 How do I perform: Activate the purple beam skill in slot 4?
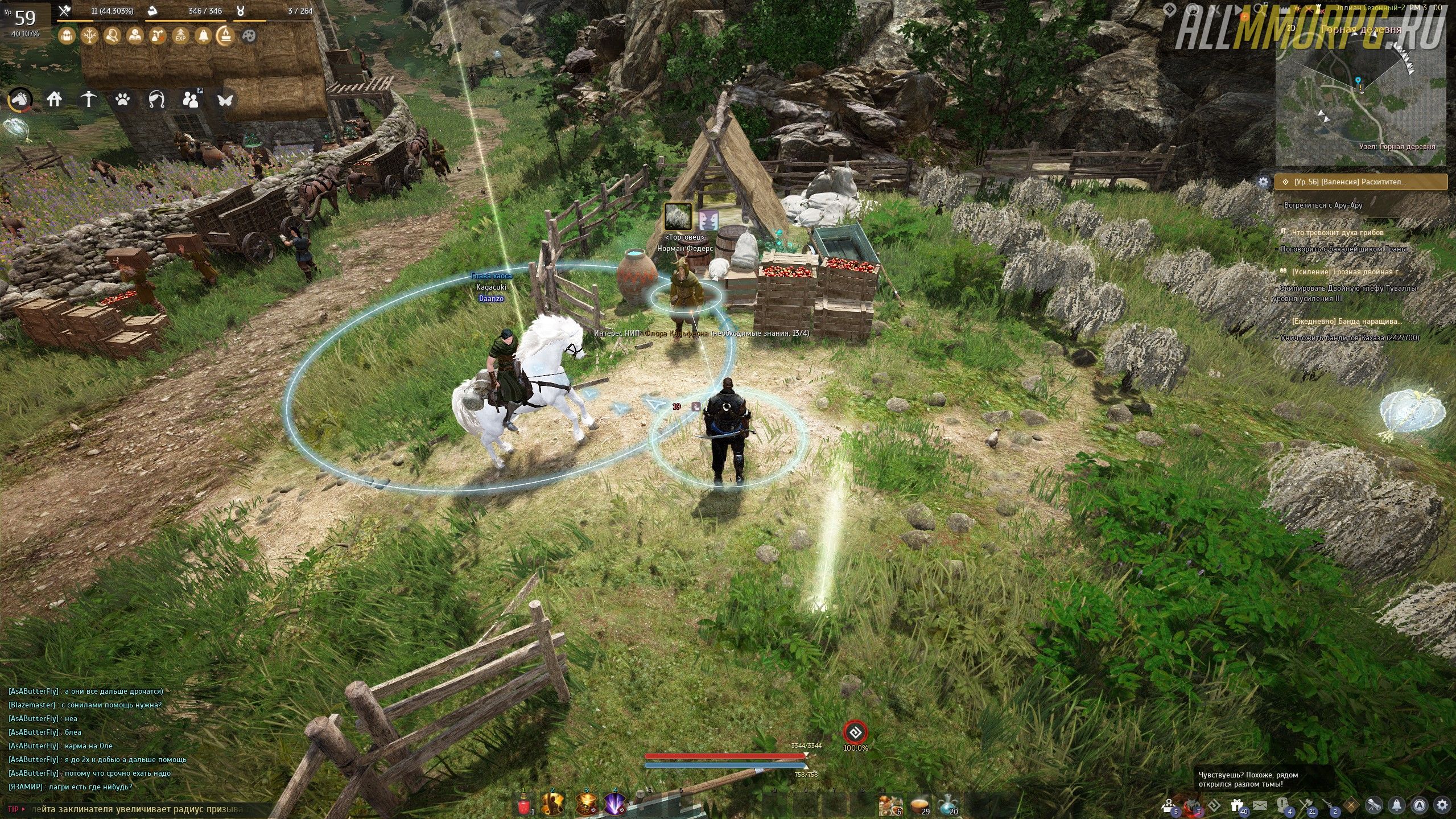614,804
